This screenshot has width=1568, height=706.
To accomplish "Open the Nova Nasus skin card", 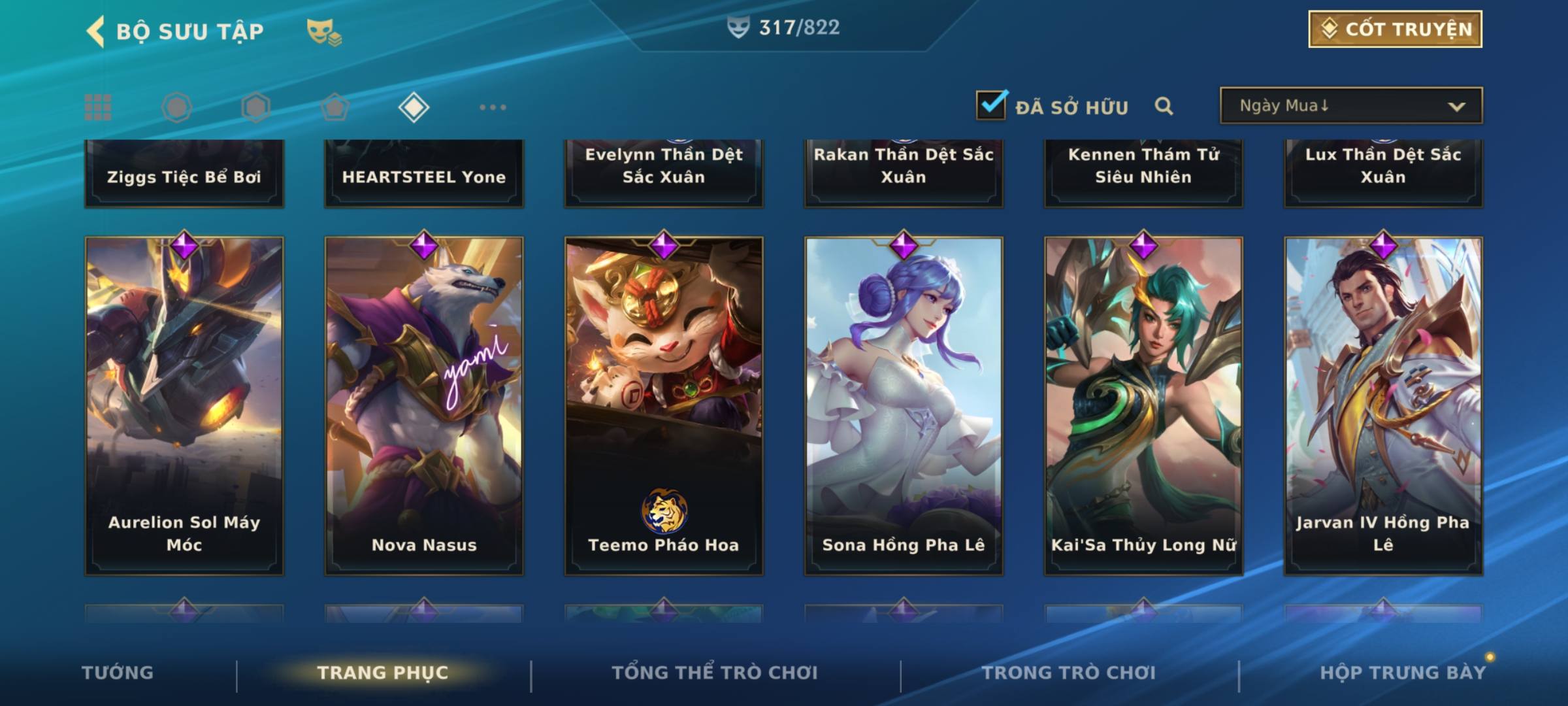I will [424, 405].
